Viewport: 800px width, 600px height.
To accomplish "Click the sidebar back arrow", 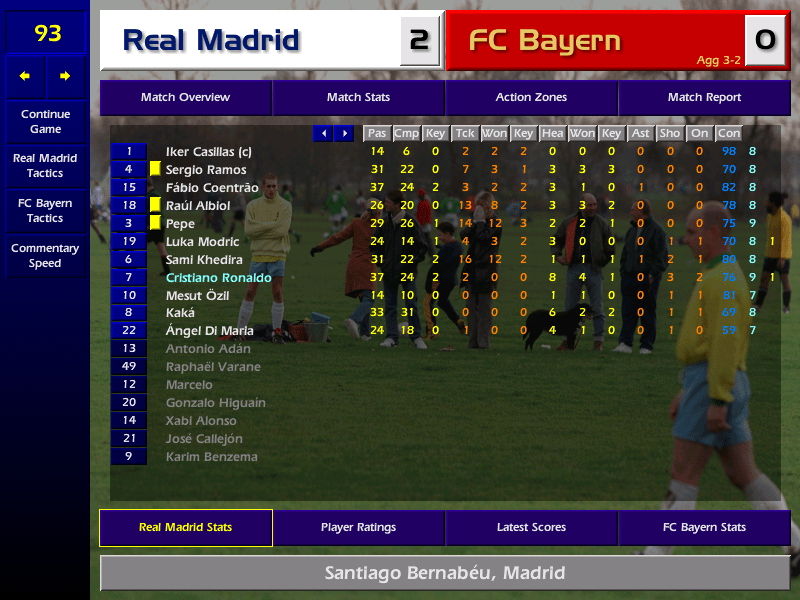I will (x=25, y=76).
